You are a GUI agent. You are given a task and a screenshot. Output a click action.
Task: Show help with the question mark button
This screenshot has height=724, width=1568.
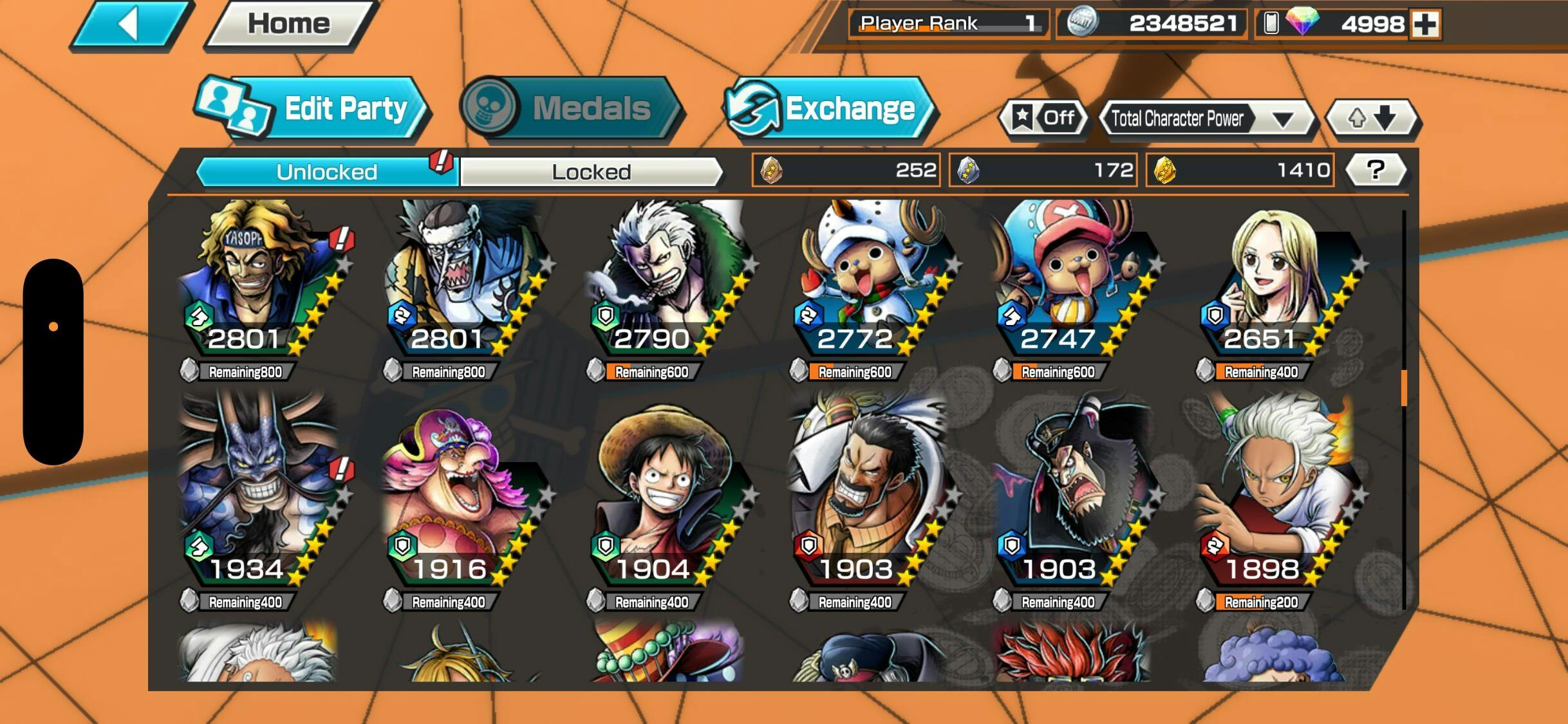point(1375,170)
